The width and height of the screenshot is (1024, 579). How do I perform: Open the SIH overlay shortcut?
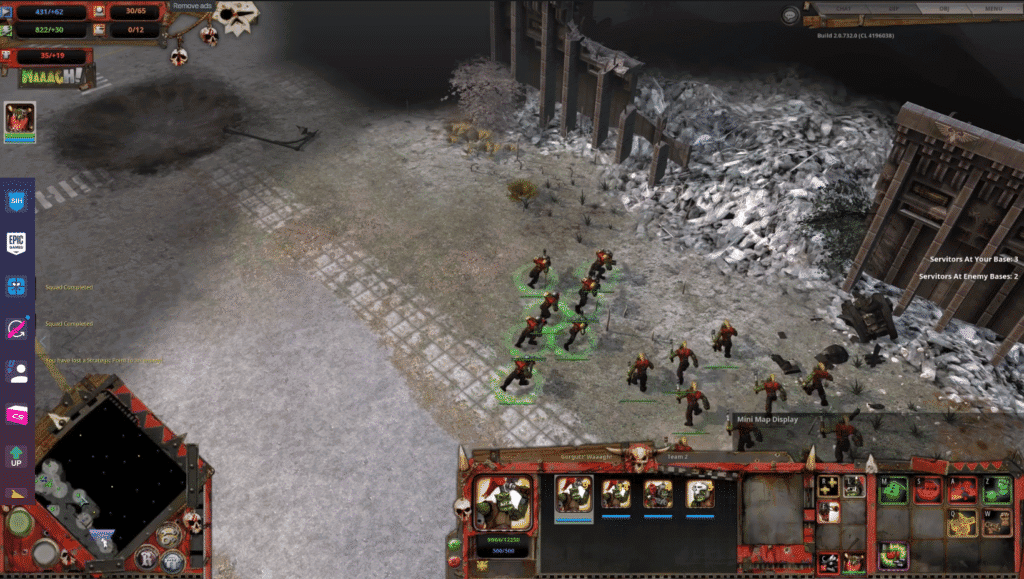click(16, 201)
